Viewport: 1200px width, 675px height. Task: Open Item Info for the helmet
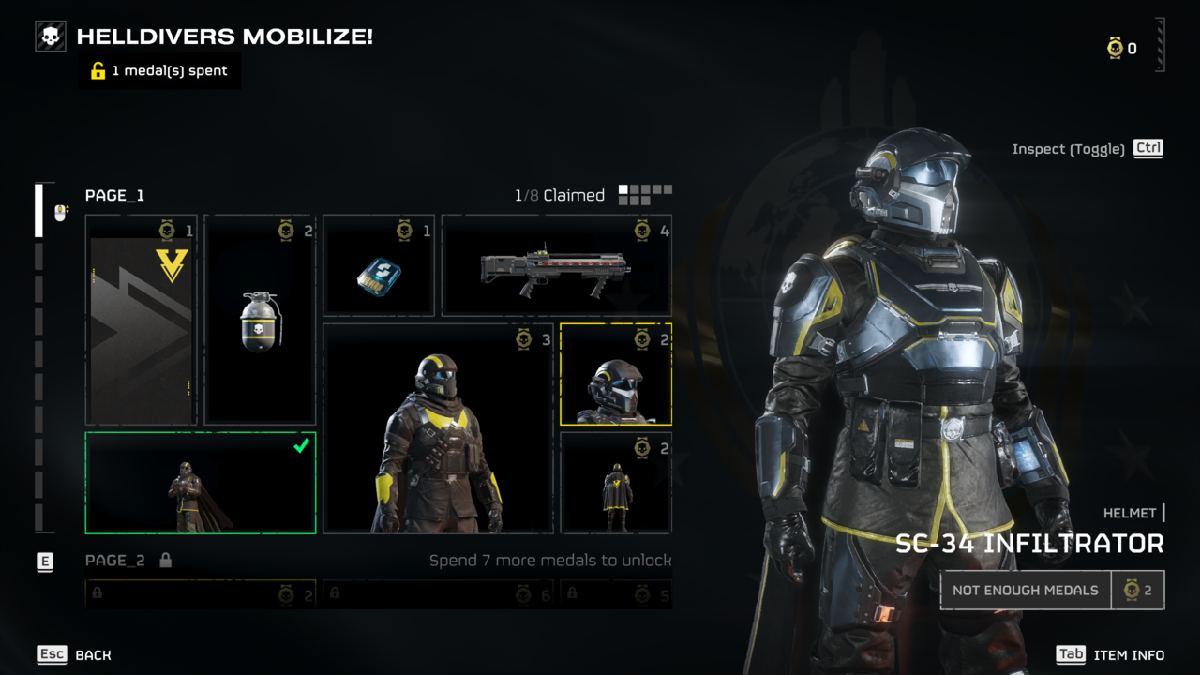click(x=1110, y=655)
